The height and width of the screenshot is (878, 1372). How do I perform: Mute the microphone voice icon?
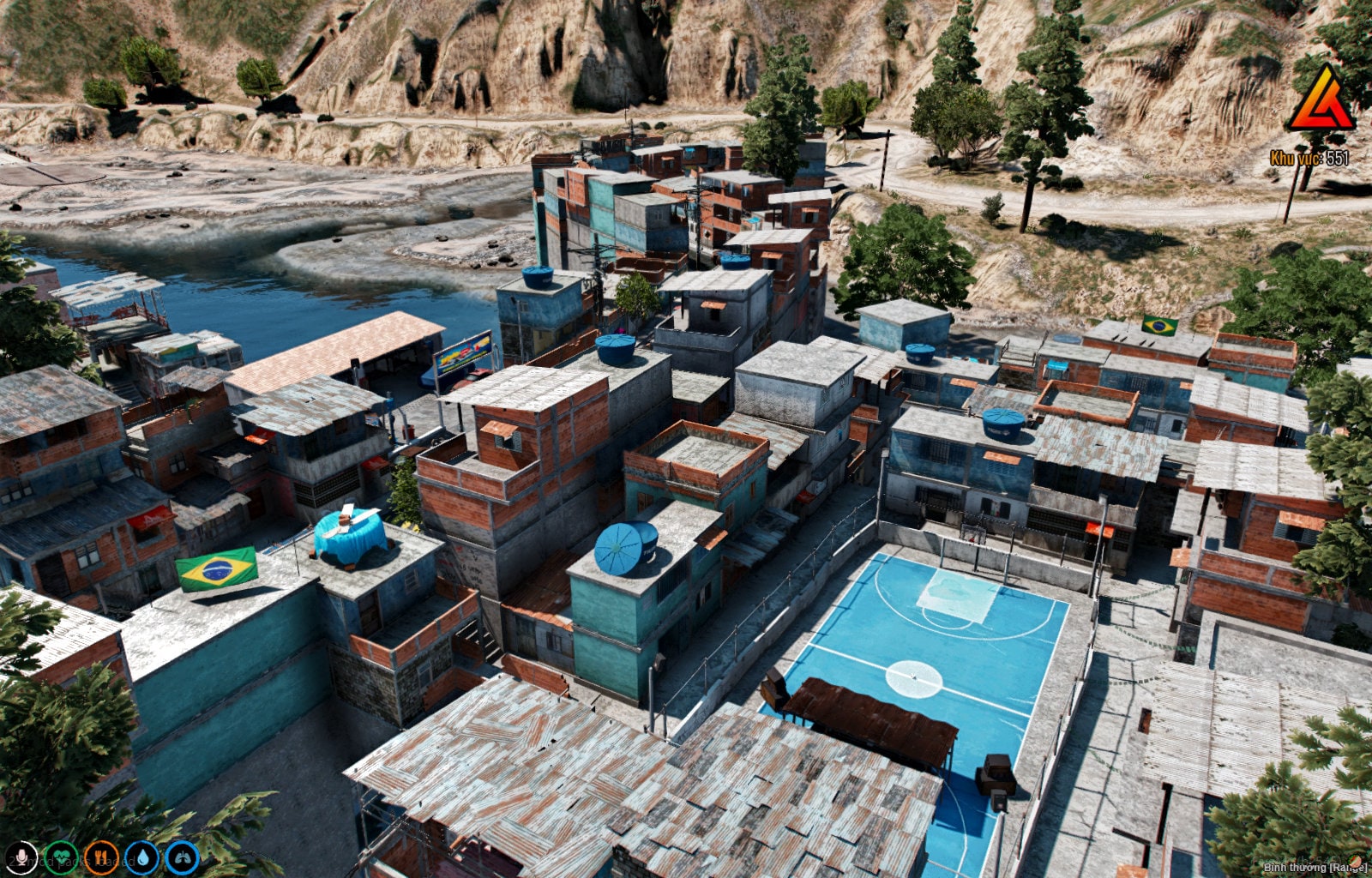click(21, 856)
